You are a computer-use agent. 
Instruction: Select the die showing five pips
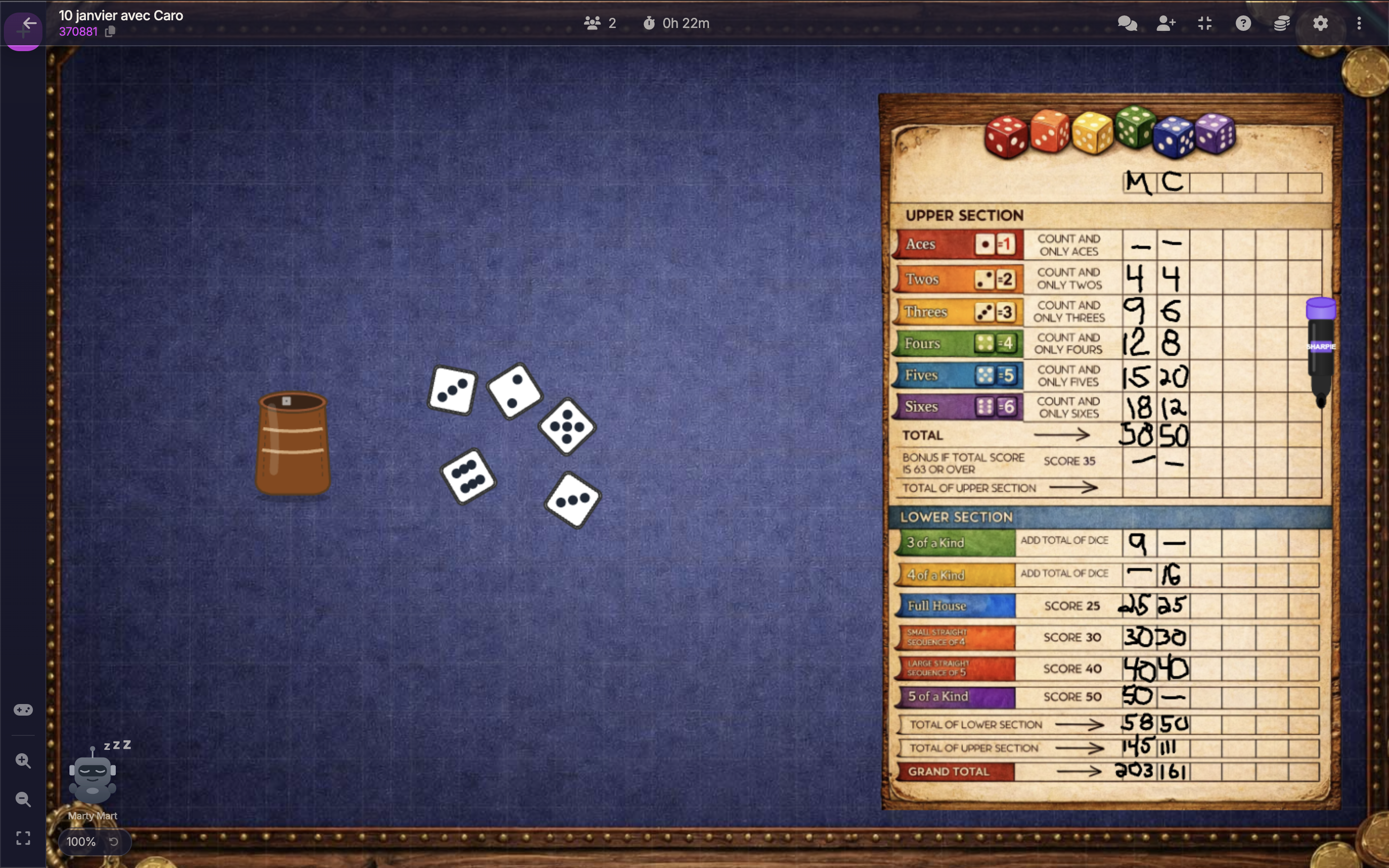click(x=567, y=427)
